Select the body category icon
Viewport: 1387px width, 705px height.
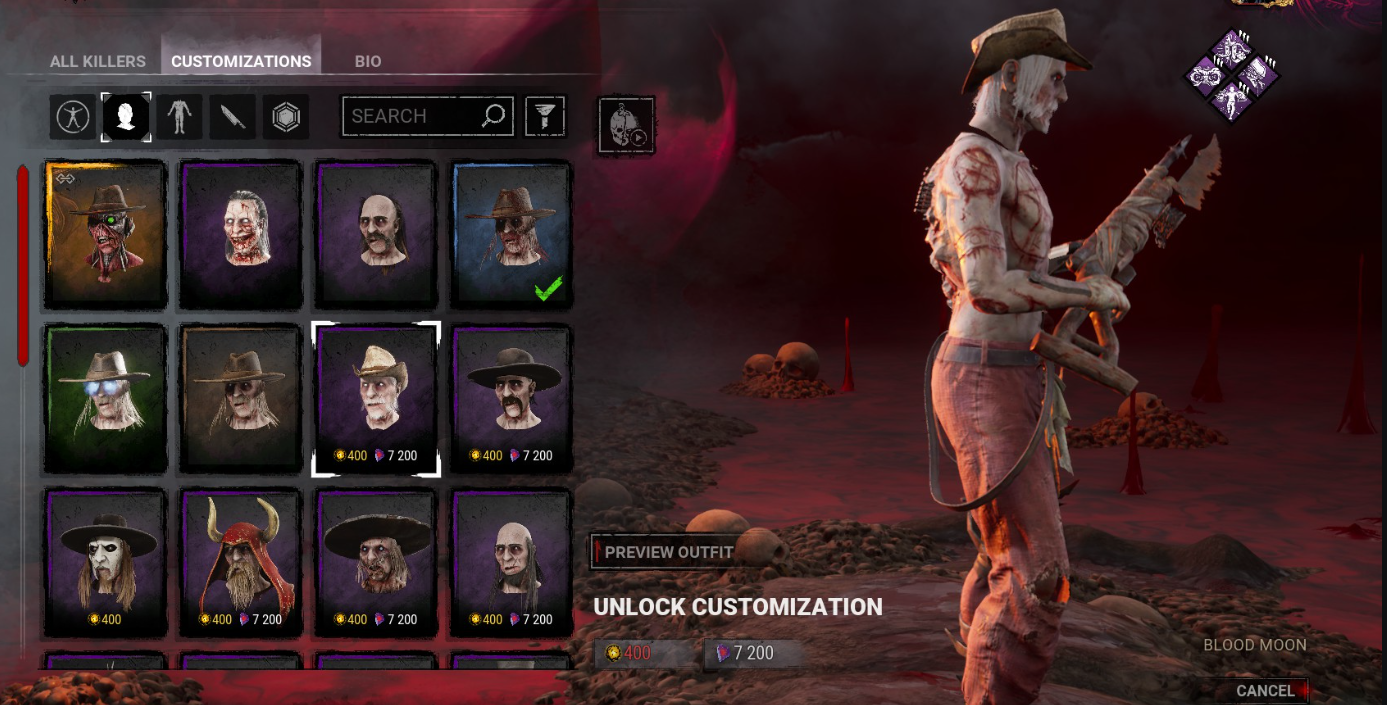tap(180, 117)
